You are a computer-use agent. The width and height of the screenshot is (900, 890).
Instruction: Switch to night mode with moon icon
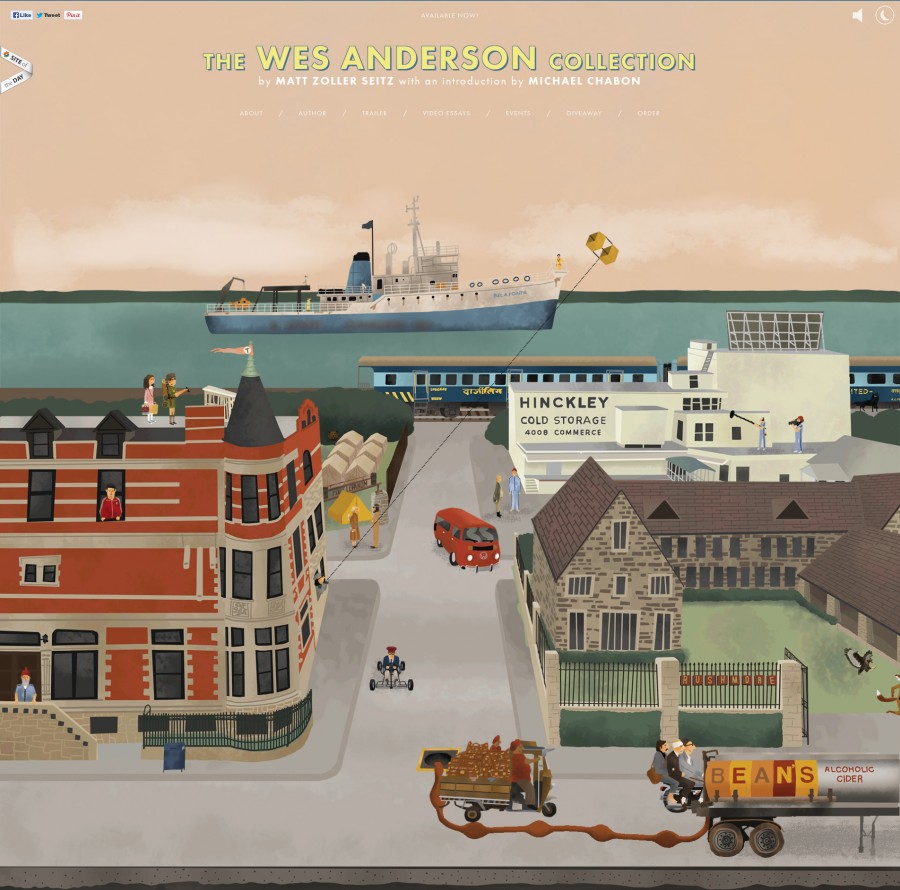tap(884, 15)
